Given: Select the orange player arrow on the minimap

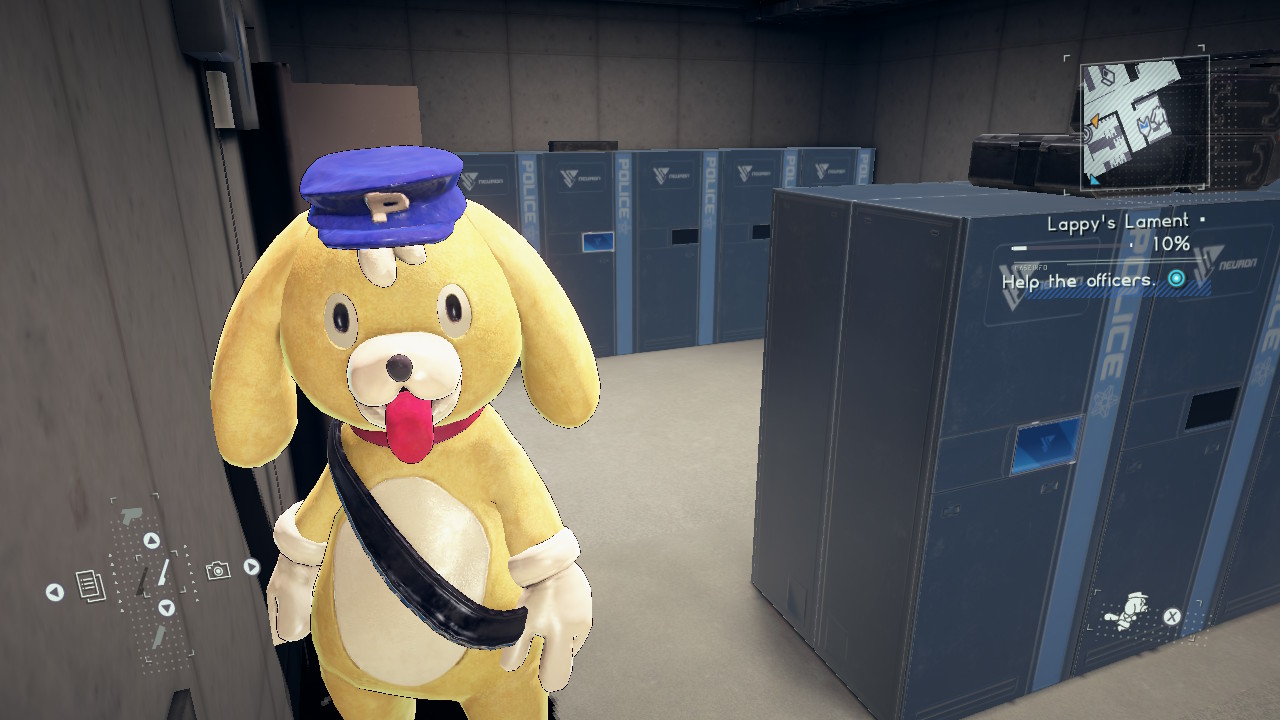Looking at the screenshot, I should [1094, 121].
